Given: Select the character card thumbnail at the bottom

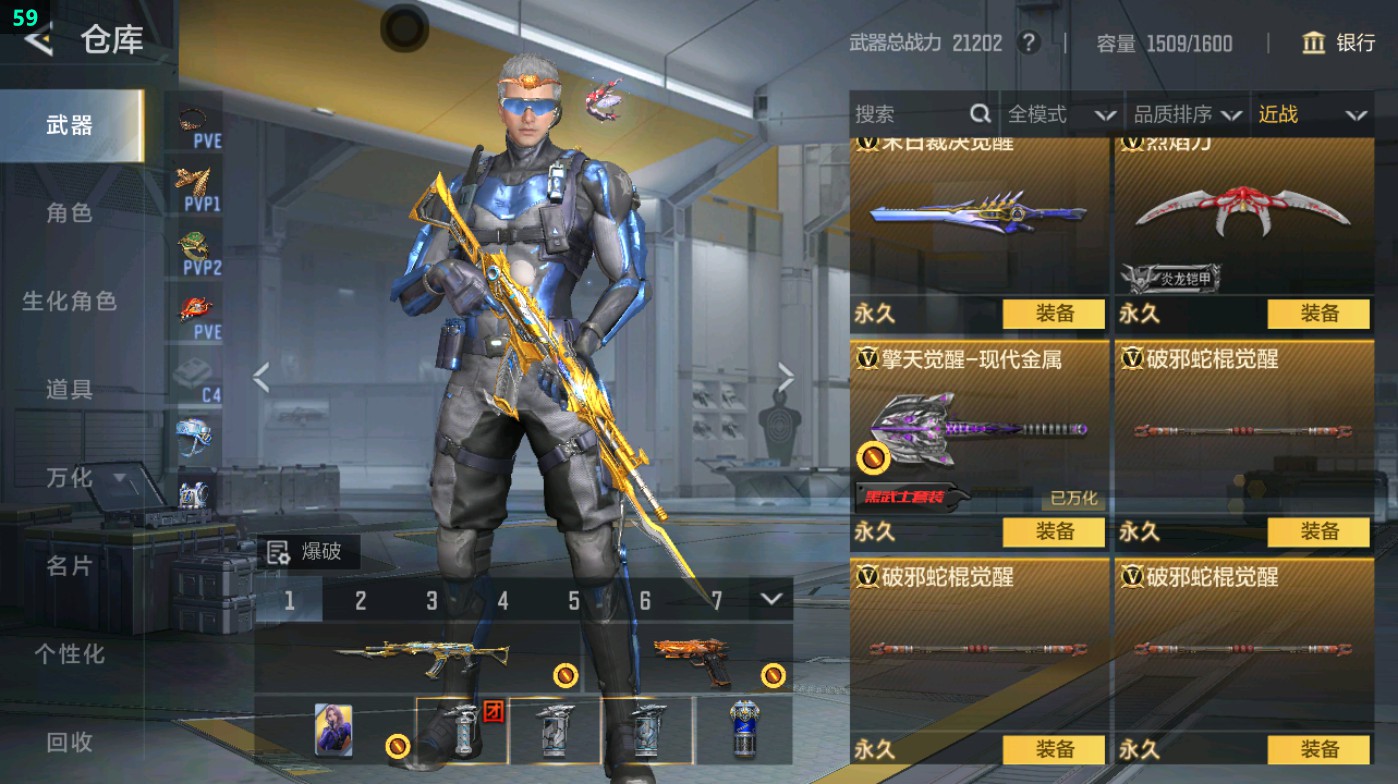Looking at the screenshot, I should pyautogui.click(x=333, y=727).
